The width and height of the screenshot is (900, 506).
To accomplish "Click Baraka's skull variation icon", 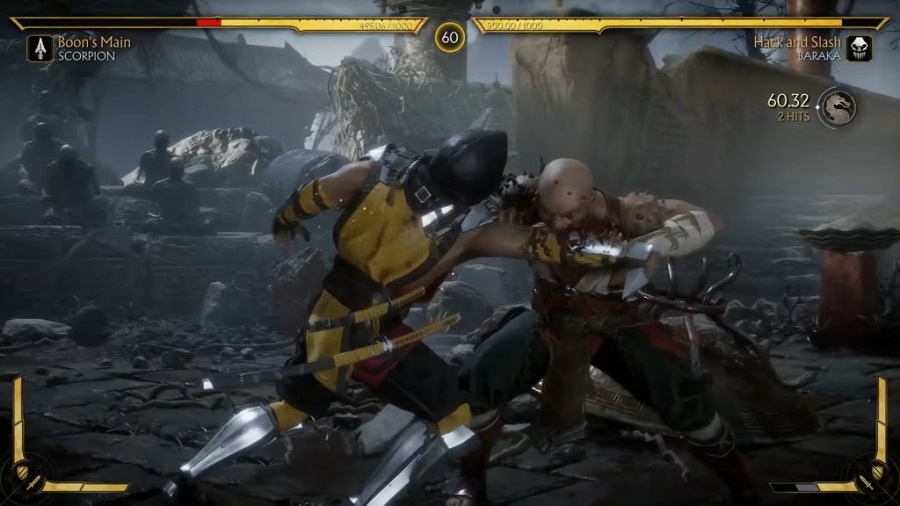I will point(859,48).
